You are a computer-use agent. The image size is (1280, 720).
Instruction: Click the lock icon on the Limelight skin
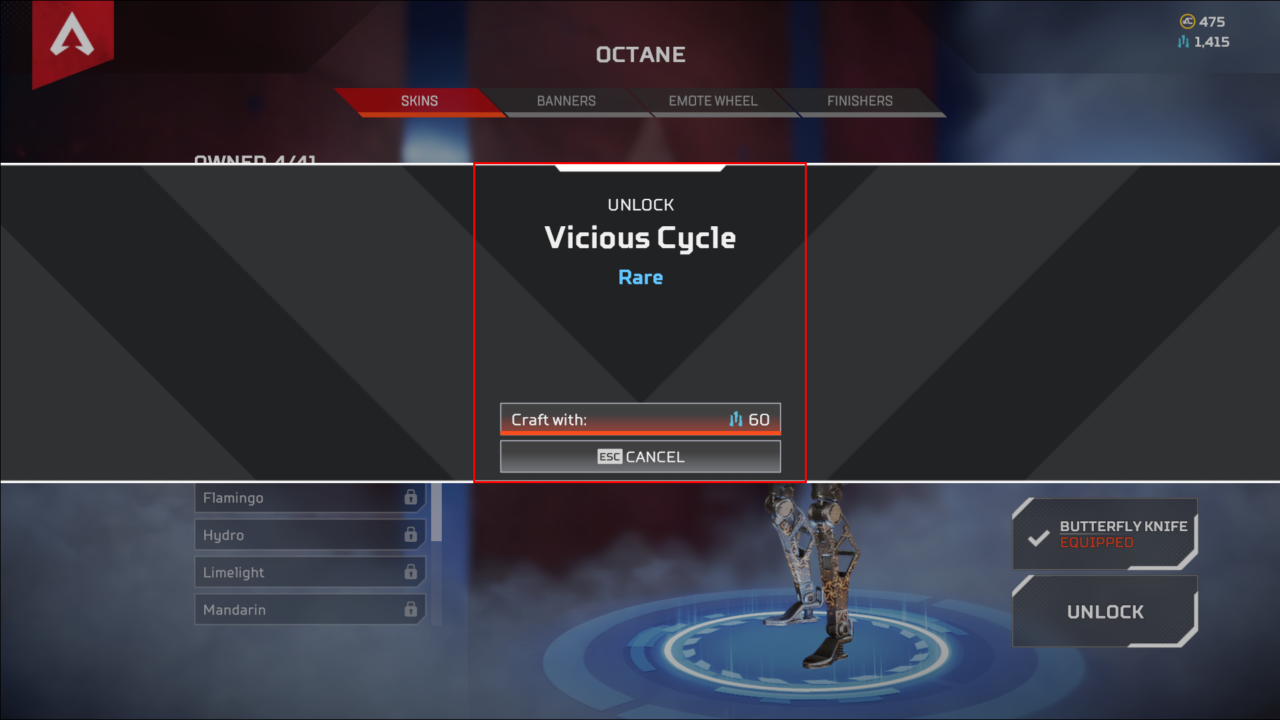[409, 571]
